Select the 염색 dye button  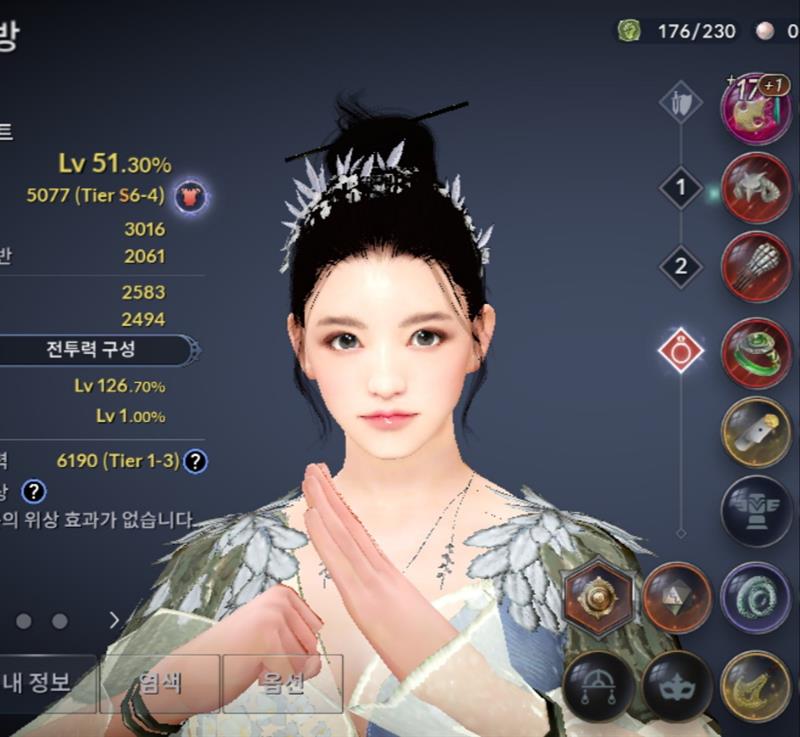coord(159,683)
